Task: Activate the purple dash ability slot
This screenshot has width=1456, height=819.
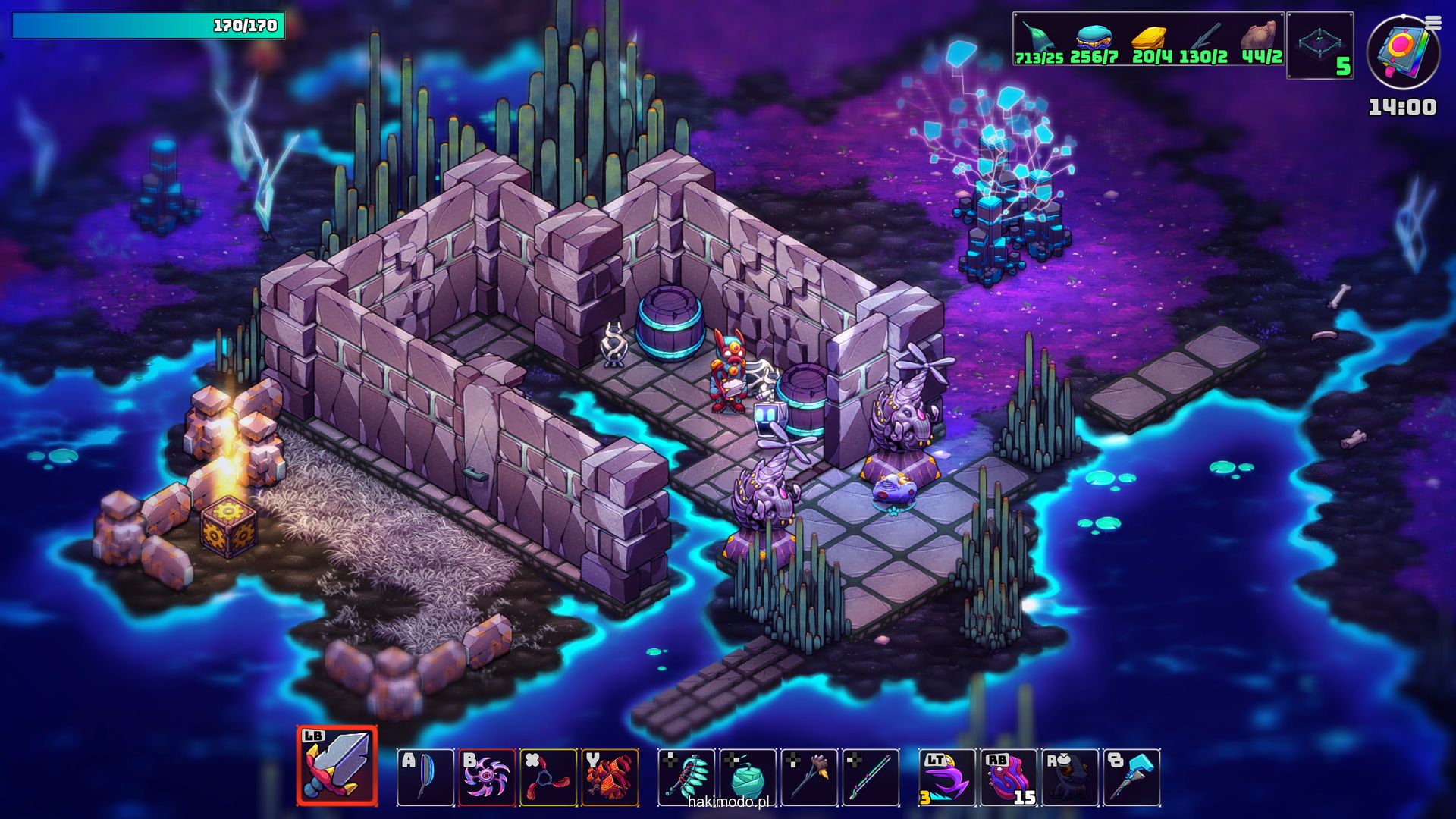Action: (947, 777)
